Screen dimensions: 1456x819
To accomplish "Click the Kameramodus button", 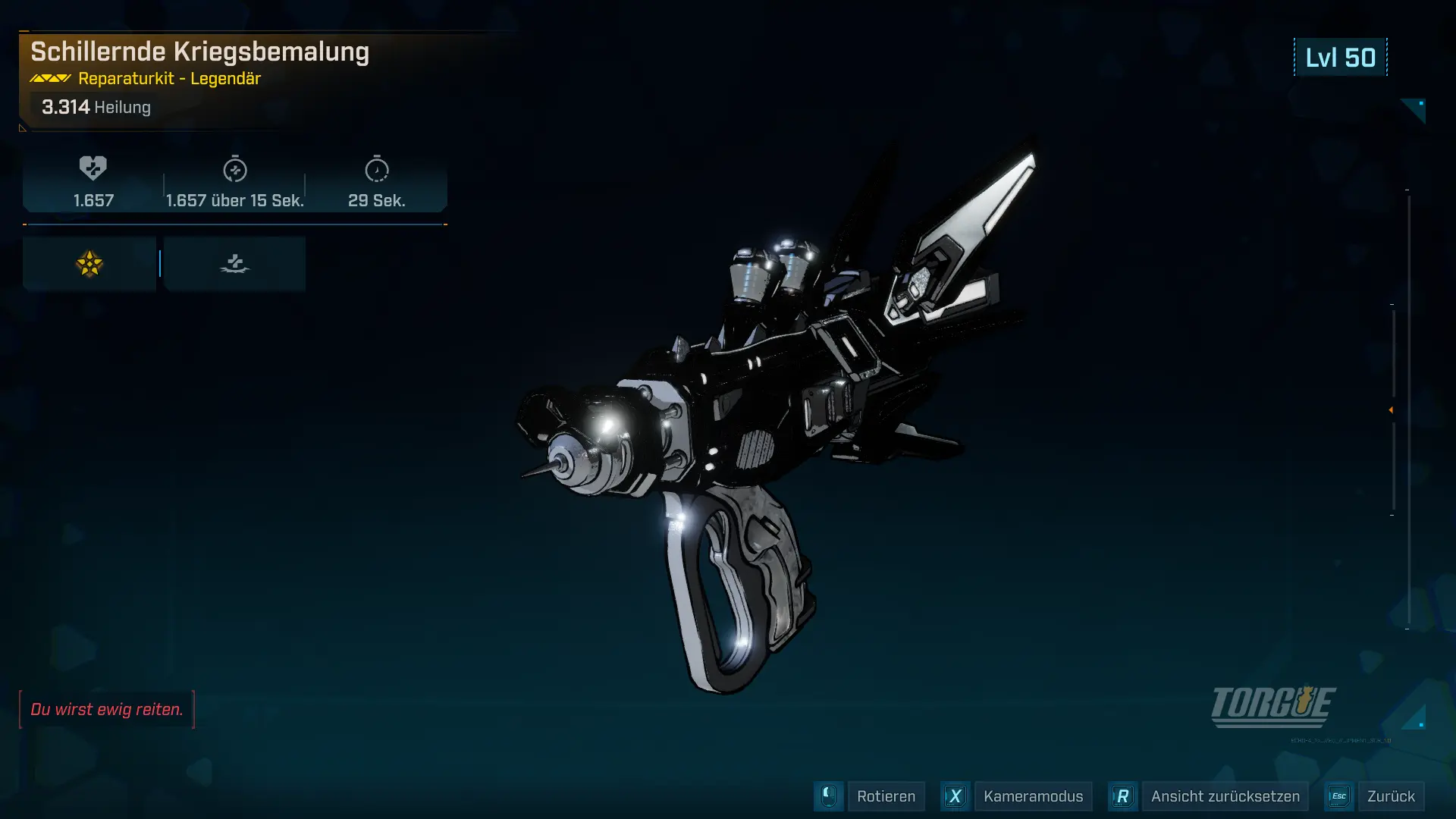I will point(1033,796).
